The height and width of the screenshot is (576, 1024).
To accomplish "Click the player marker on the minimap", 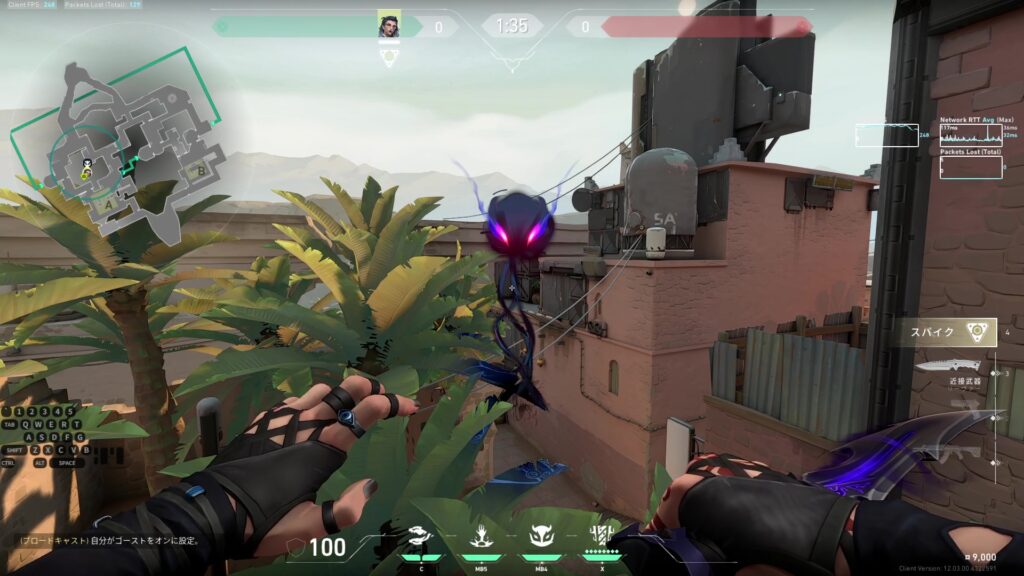I will [88, 164].
